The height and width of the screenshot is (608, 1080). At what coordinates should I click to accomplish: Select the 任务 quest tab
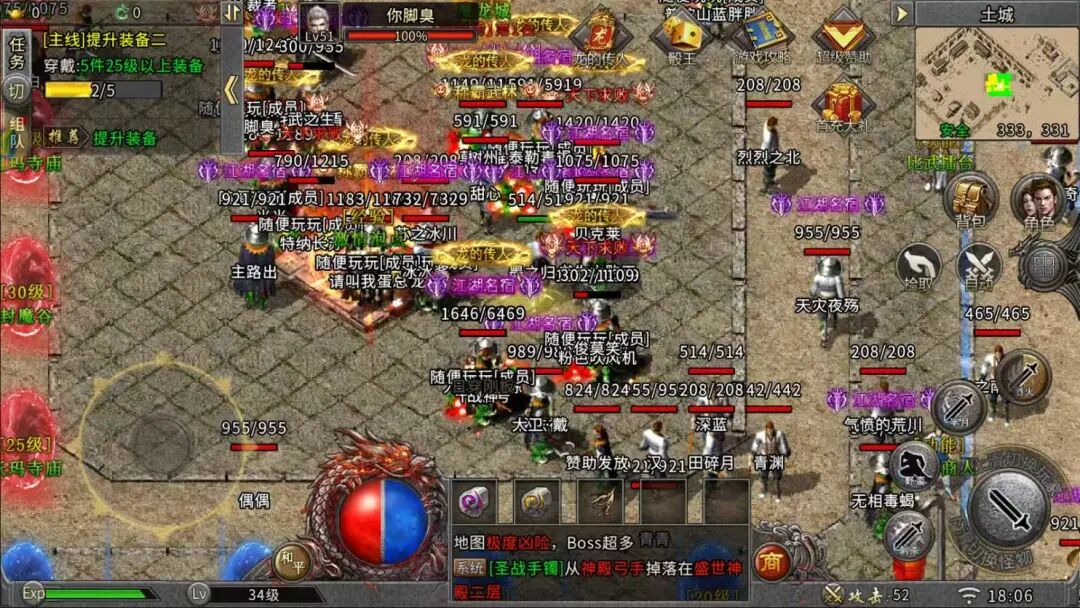(x=17, y=52)
